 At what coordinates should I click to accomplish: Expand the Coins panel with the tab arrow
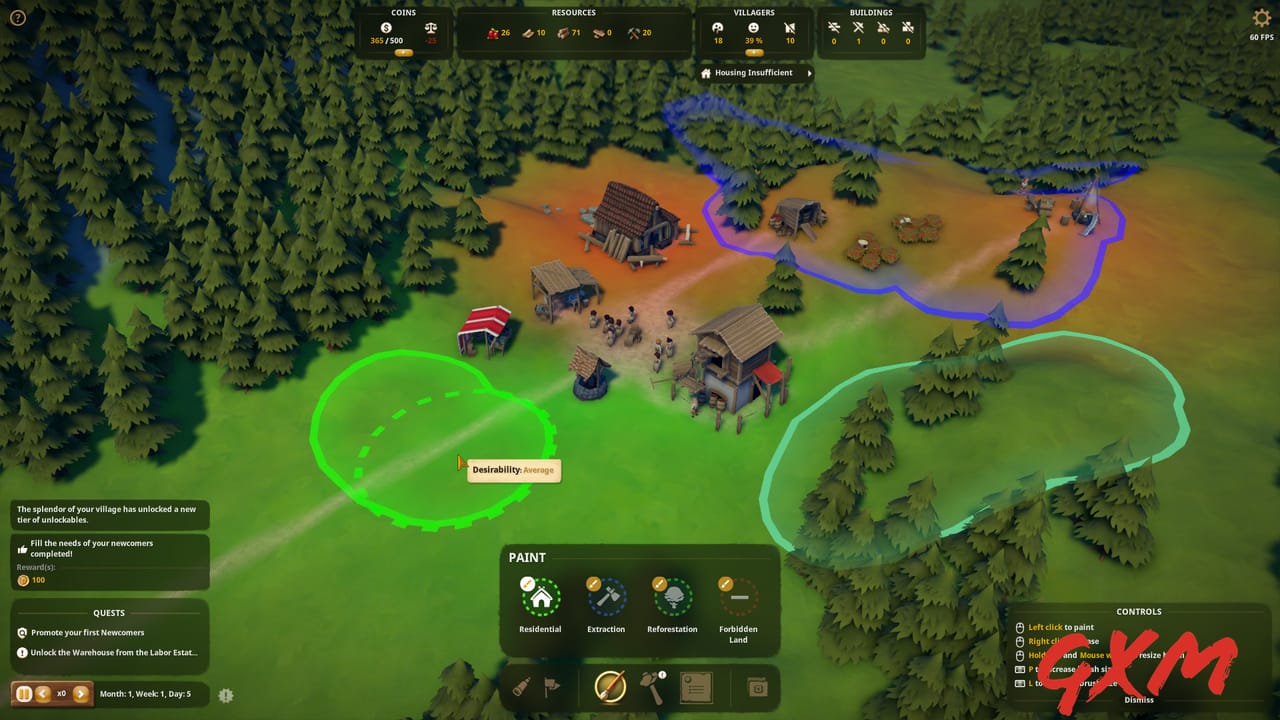pyautogui.click(x=404, y=51)
